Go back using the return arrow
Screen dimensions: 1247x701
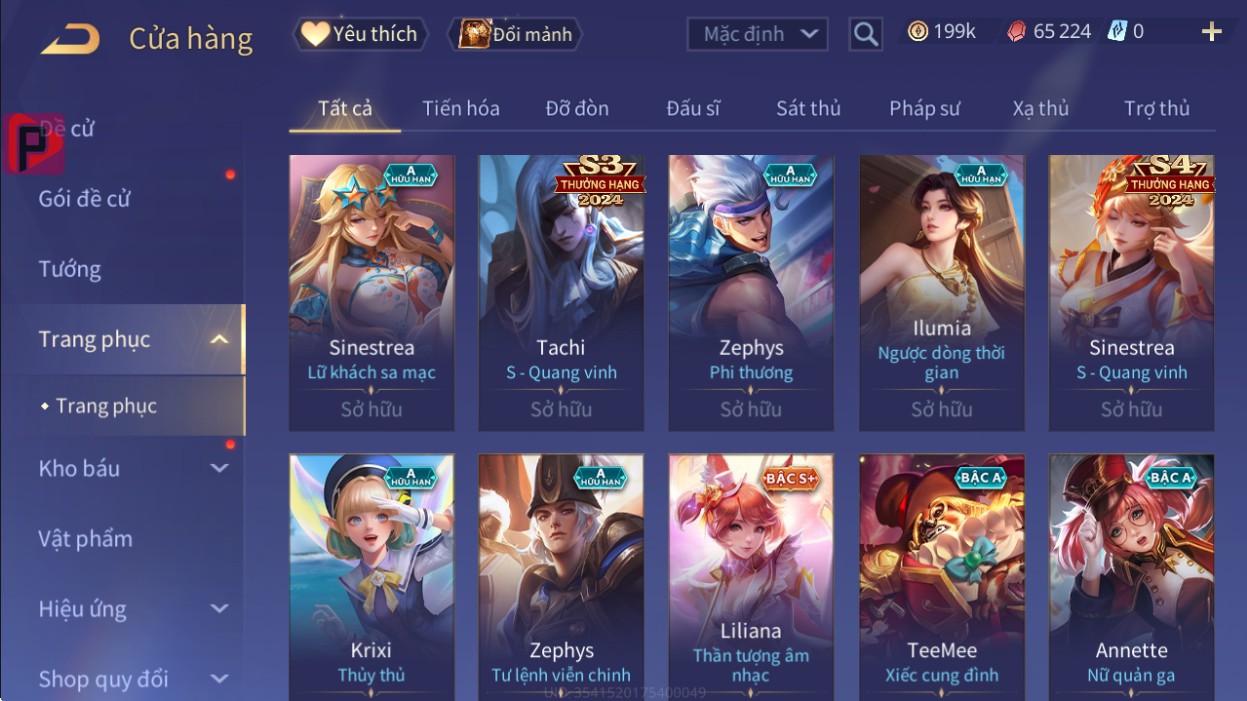(x=70, y=38)
